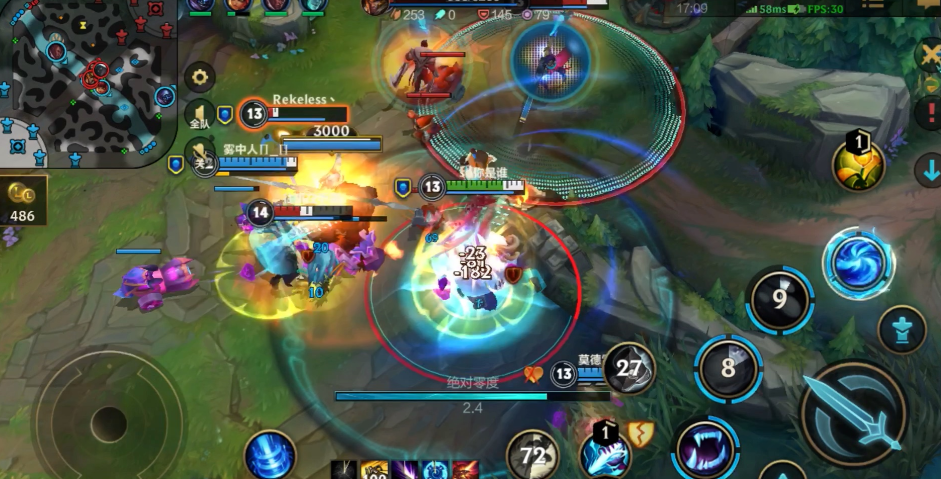Tap the ward trinket button
The image size is (941, 479).
pos(901,330)
